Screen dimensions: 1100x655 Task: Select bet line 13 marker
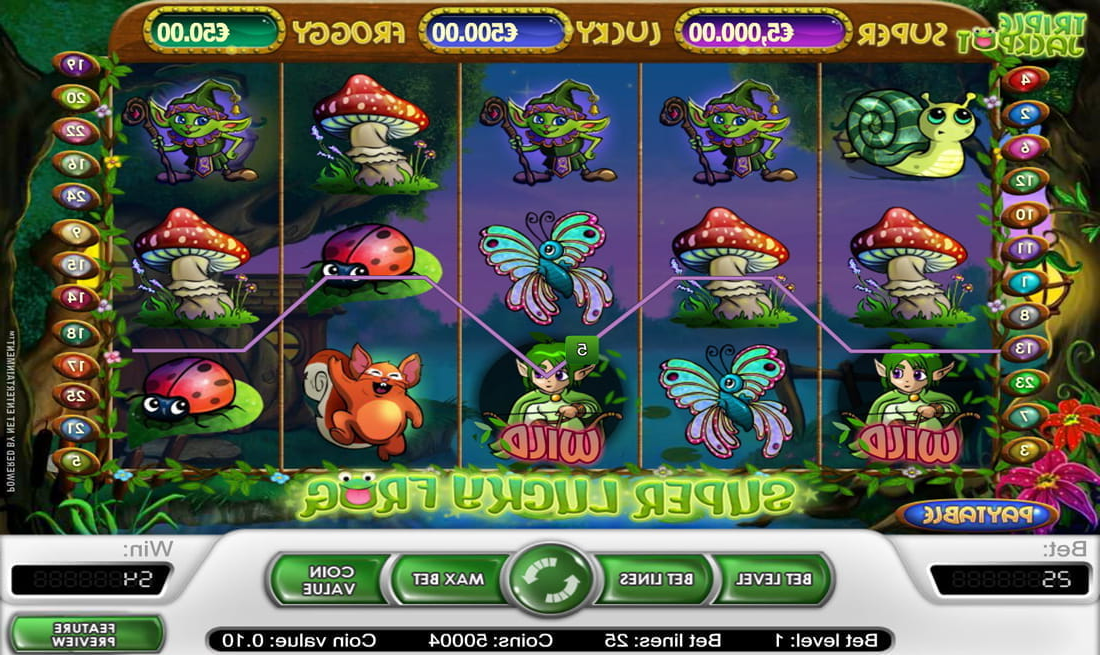(1025, 349)
